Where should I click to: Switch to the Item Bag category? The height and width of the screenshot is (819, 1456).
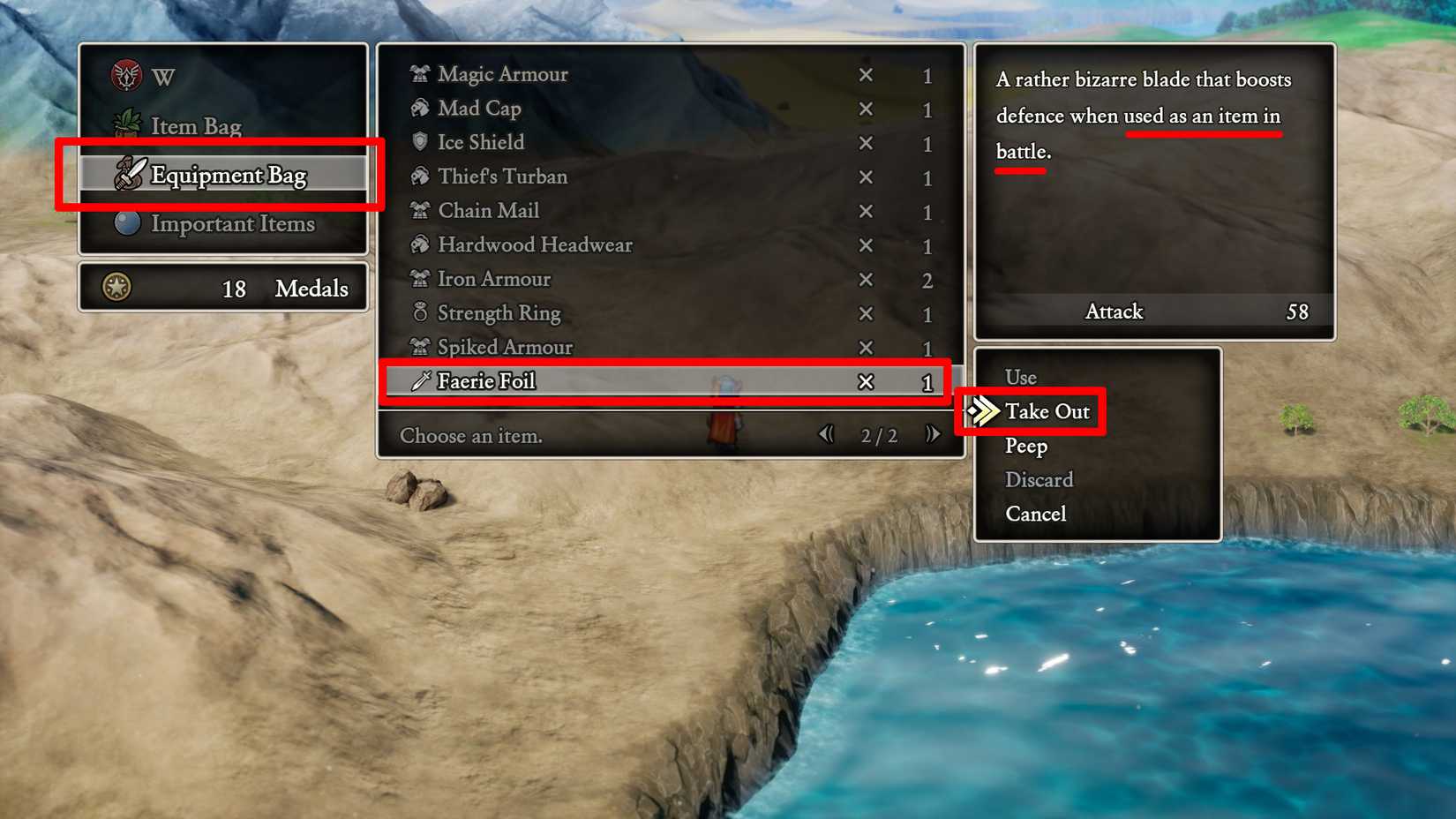click(x=196, y=127)
